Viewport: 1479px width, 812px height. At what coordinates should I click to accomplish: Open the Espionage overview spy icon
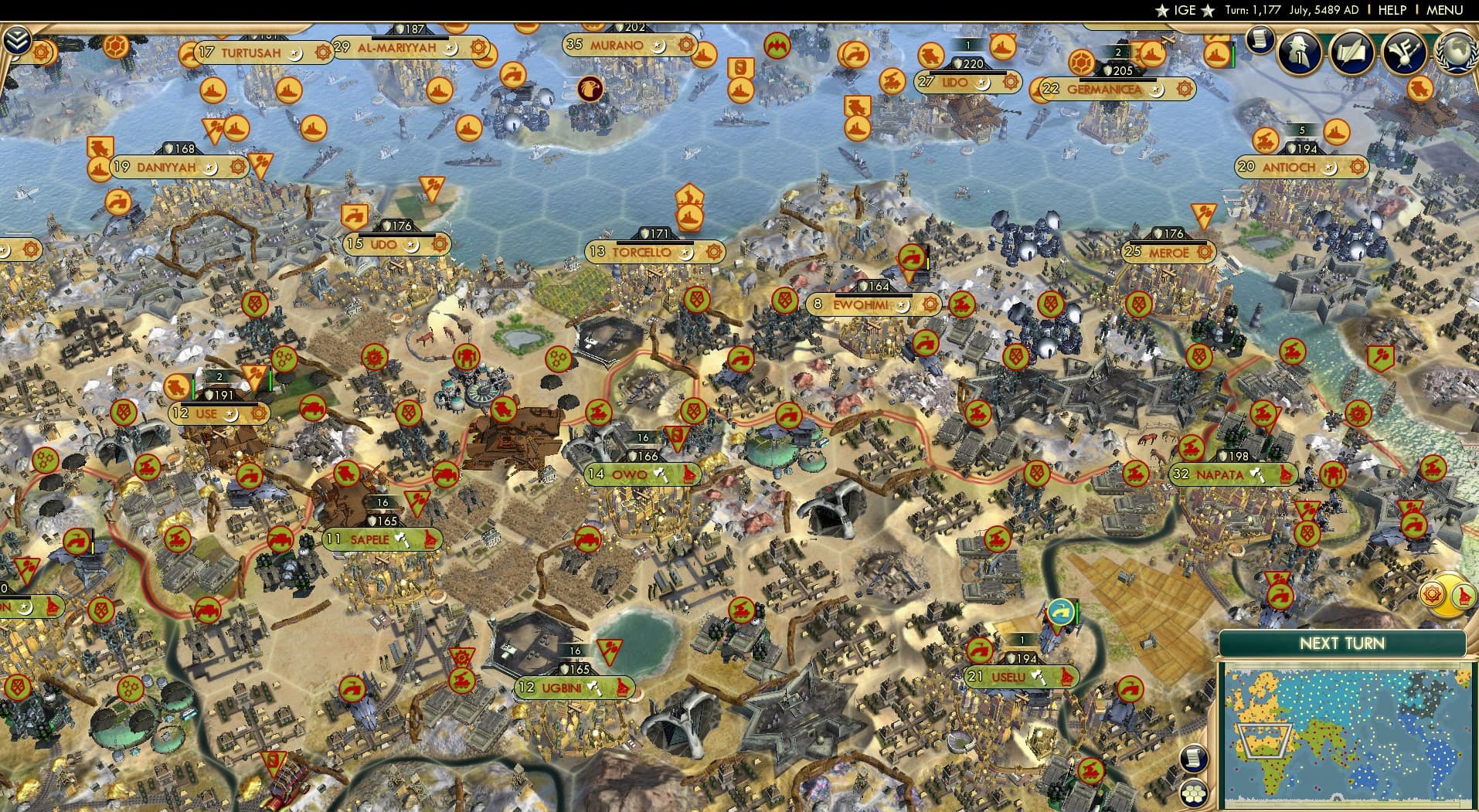1297,53
